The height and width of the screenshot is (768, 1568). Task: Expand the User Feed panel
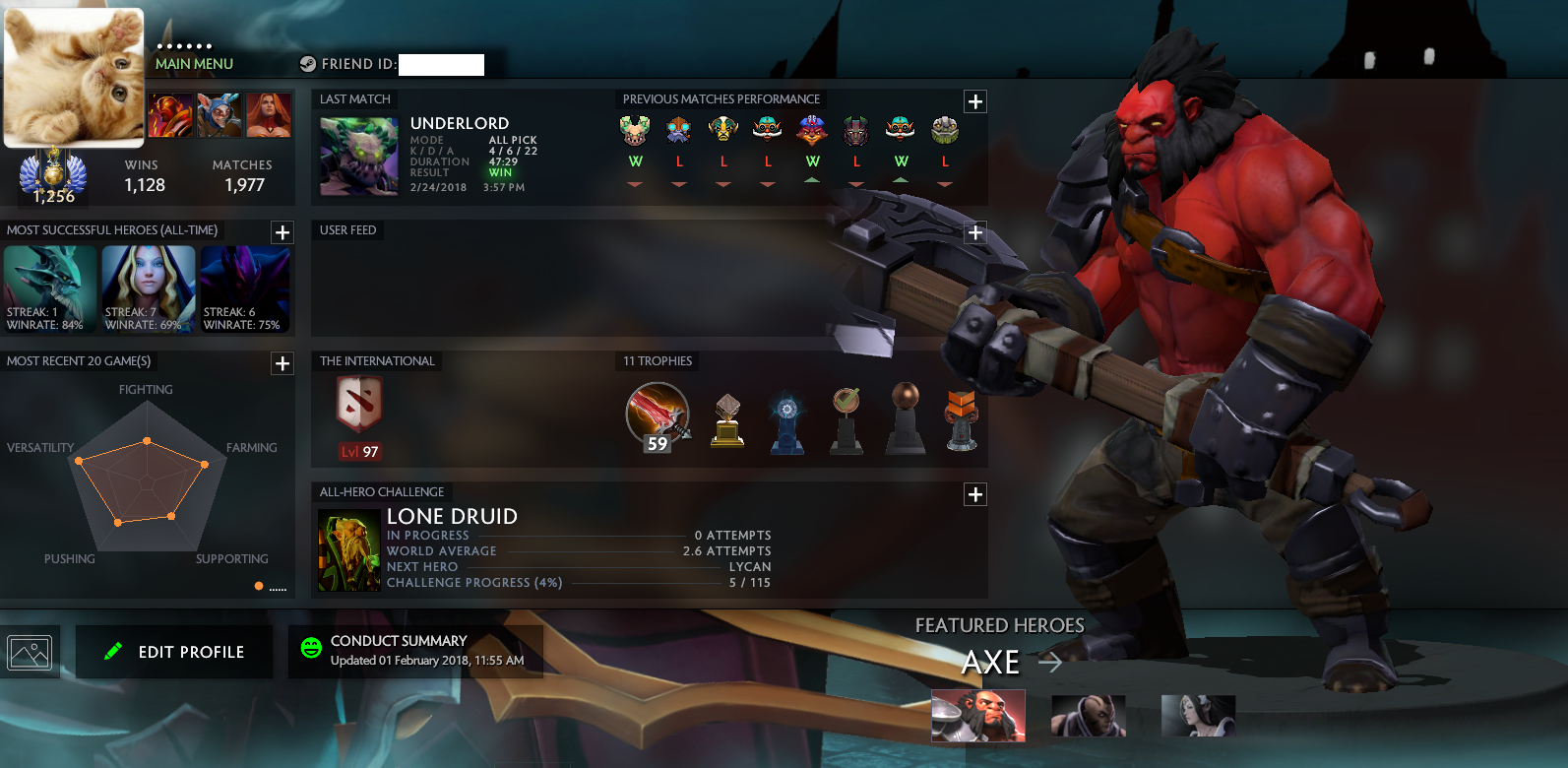click(974, 232)
